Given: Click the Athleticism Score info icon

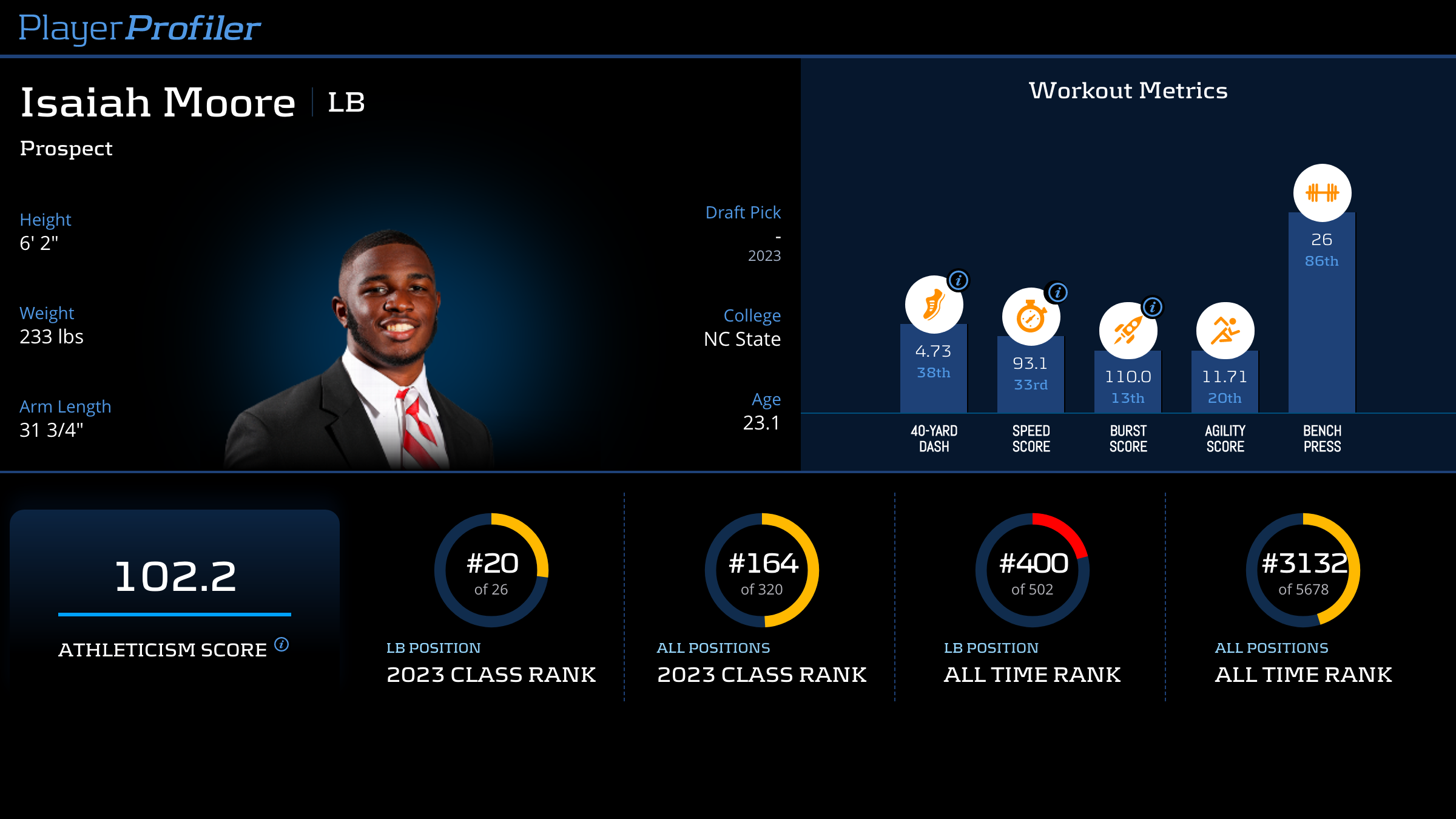Looking at the screenshot, I should [281, 644].
